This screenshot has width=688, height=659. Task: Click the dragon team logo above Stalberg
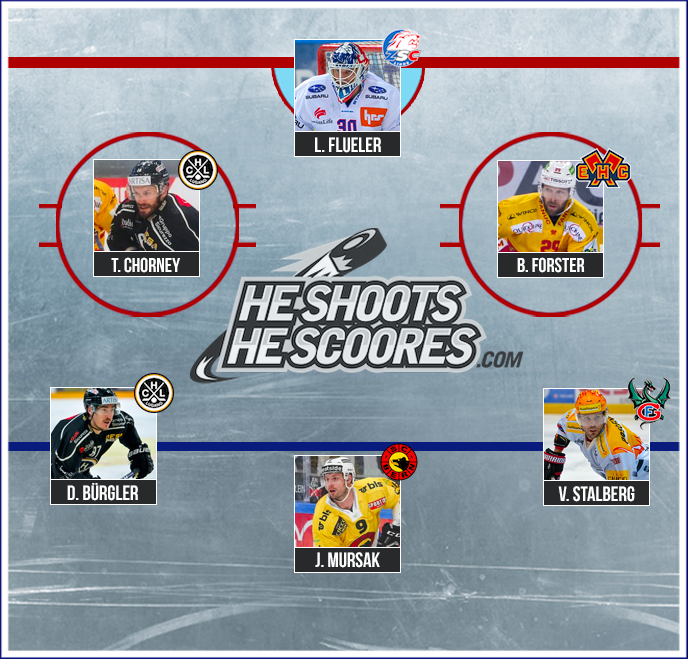click(649, 400)
